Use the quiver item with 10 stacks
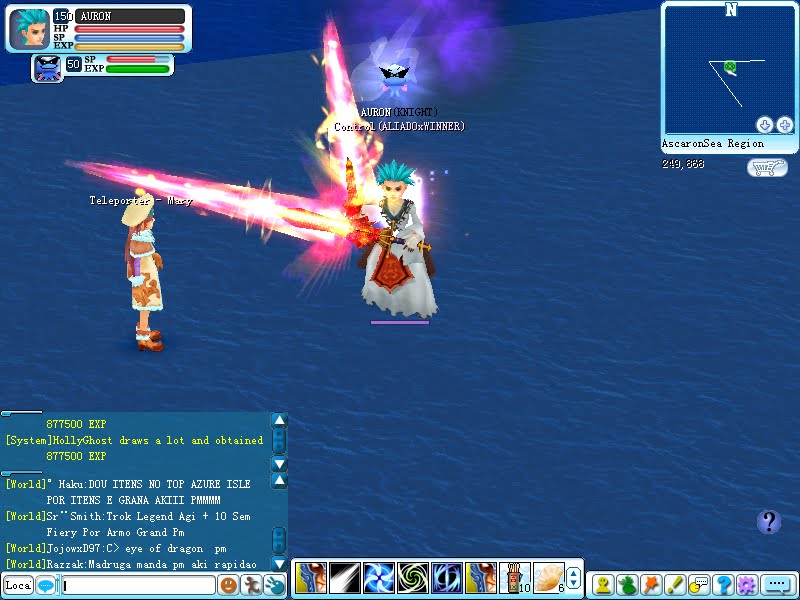The width and height of the screenshot is (800, 600). point(514,578)
